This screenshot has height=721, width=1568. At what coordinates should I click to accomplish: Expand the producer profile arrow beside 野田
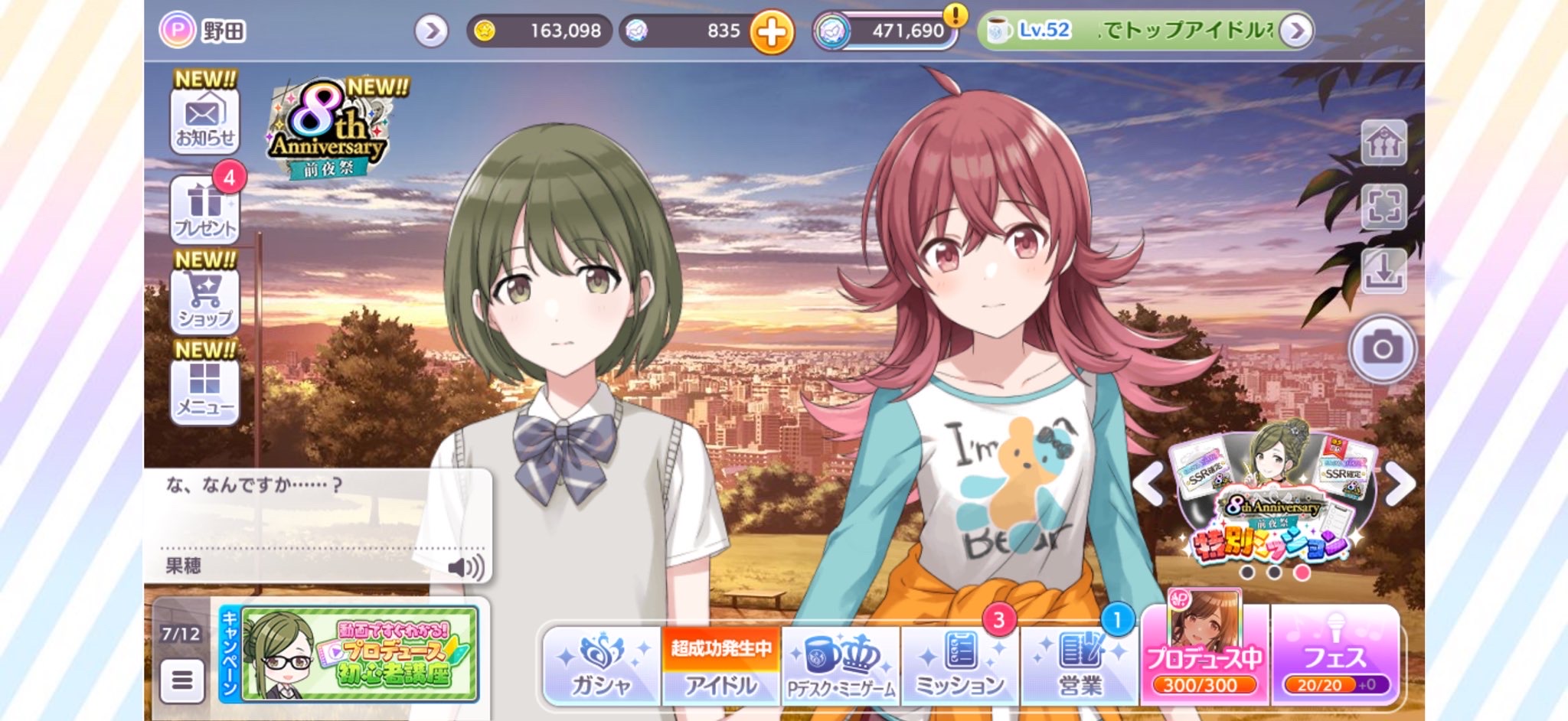[x=432, y=31]
